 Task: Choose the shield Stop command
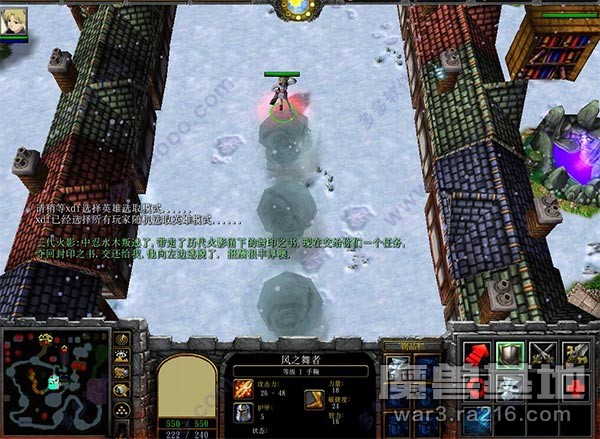click(509, 356)
